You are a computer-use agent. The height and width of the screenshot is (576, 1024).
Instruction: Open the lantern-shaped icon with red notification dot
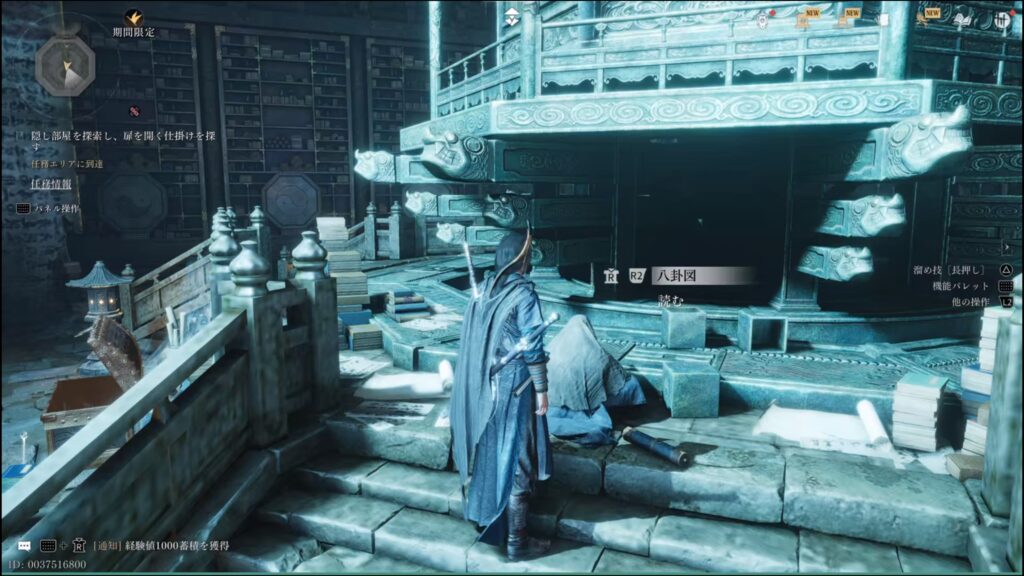point(764,19)
